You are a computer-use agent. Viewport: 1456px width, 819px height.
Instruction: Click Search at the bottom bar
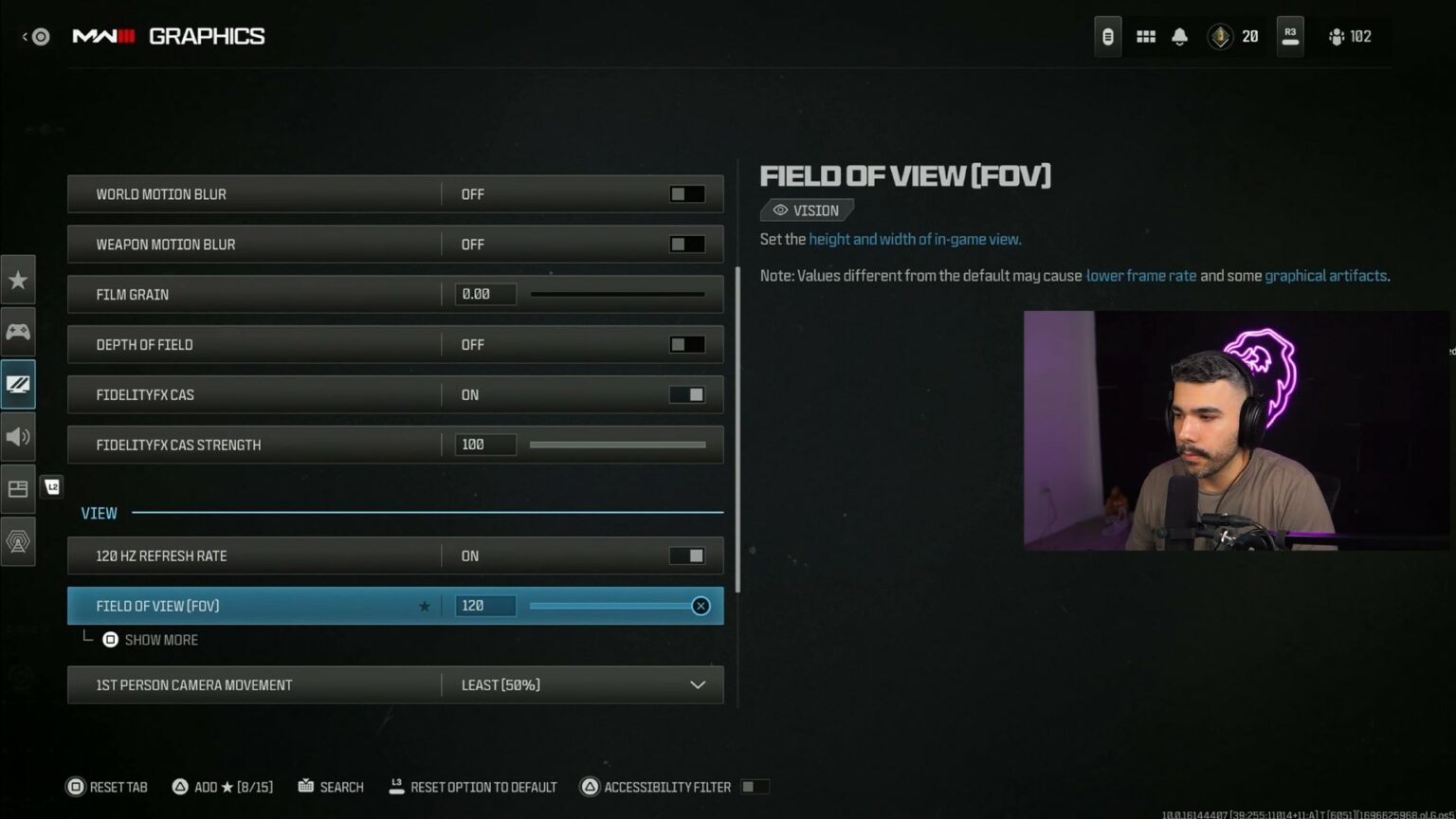[x=330, y=787]
